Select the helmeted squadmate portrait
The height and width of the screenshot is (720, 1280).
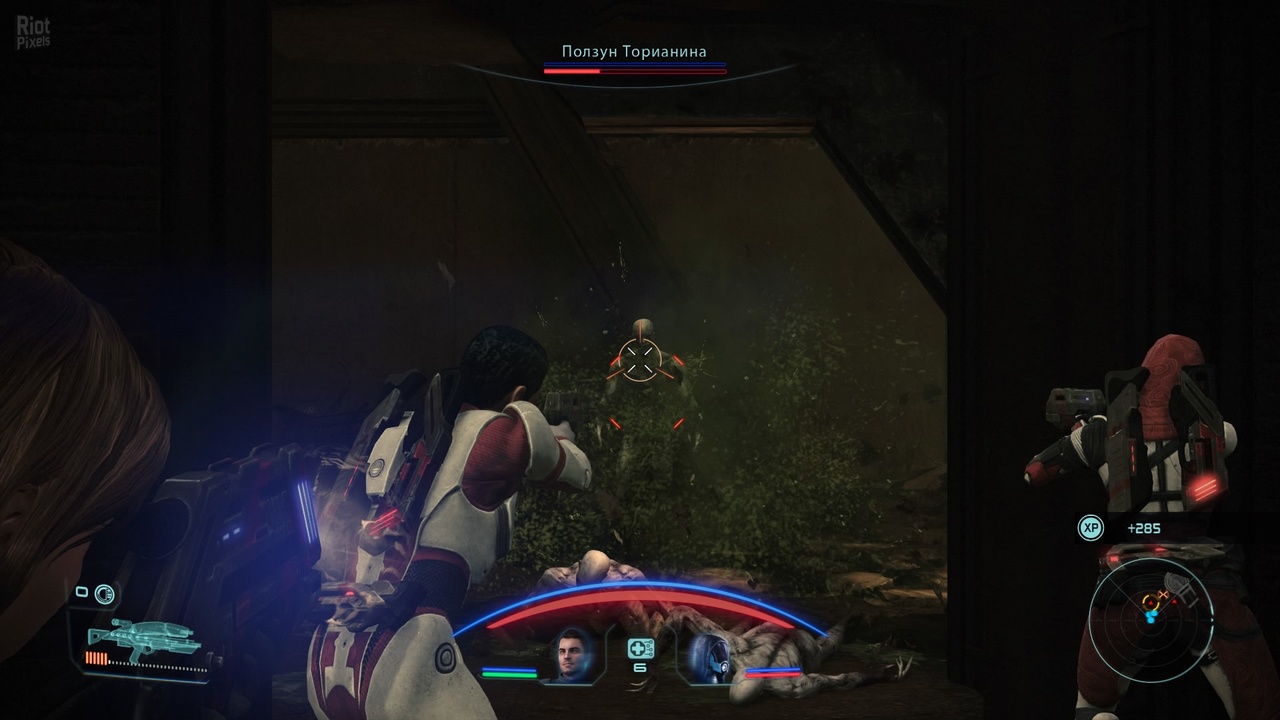(x=707, y=657)
